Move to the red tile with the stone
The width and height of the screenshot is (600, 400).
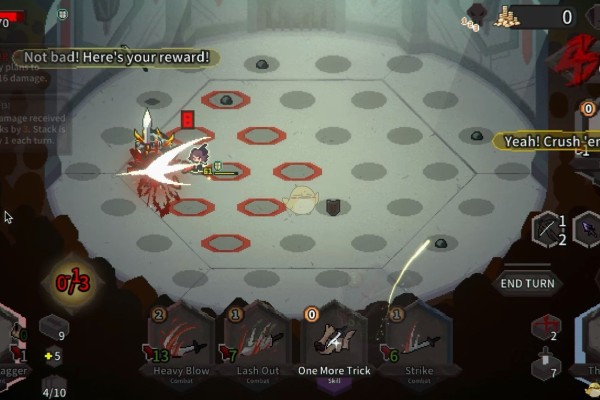click(226, 99)
